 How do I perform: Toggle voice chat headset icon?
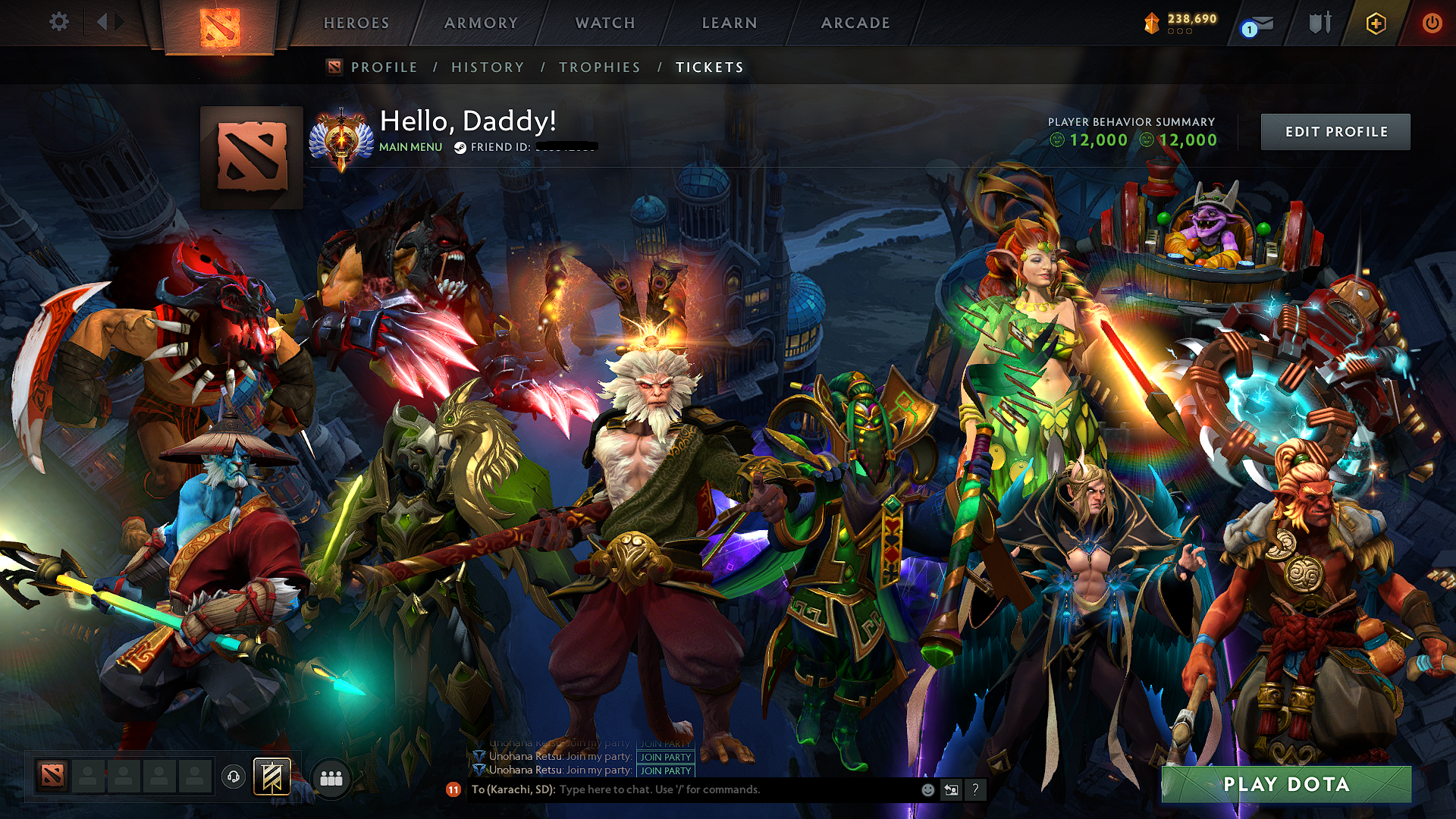233,777
